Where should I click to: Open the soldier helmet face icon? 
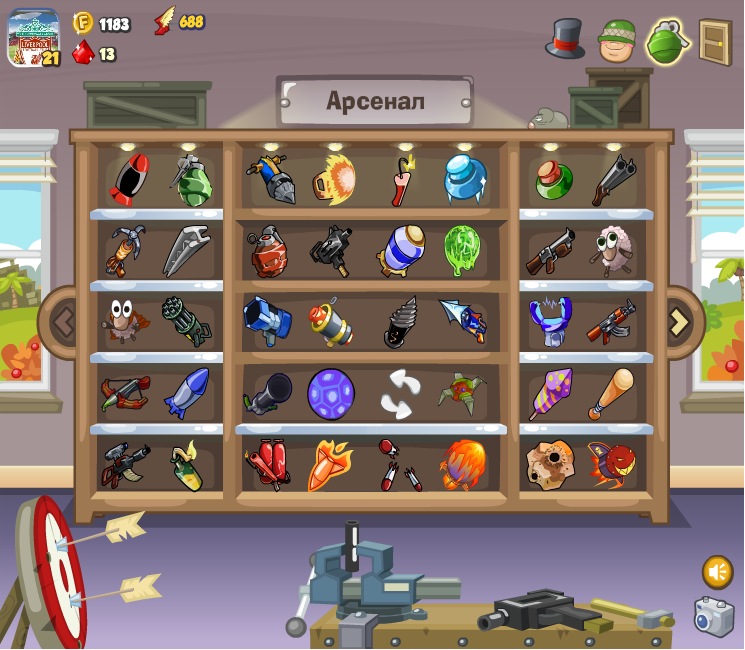click(617, 40)
